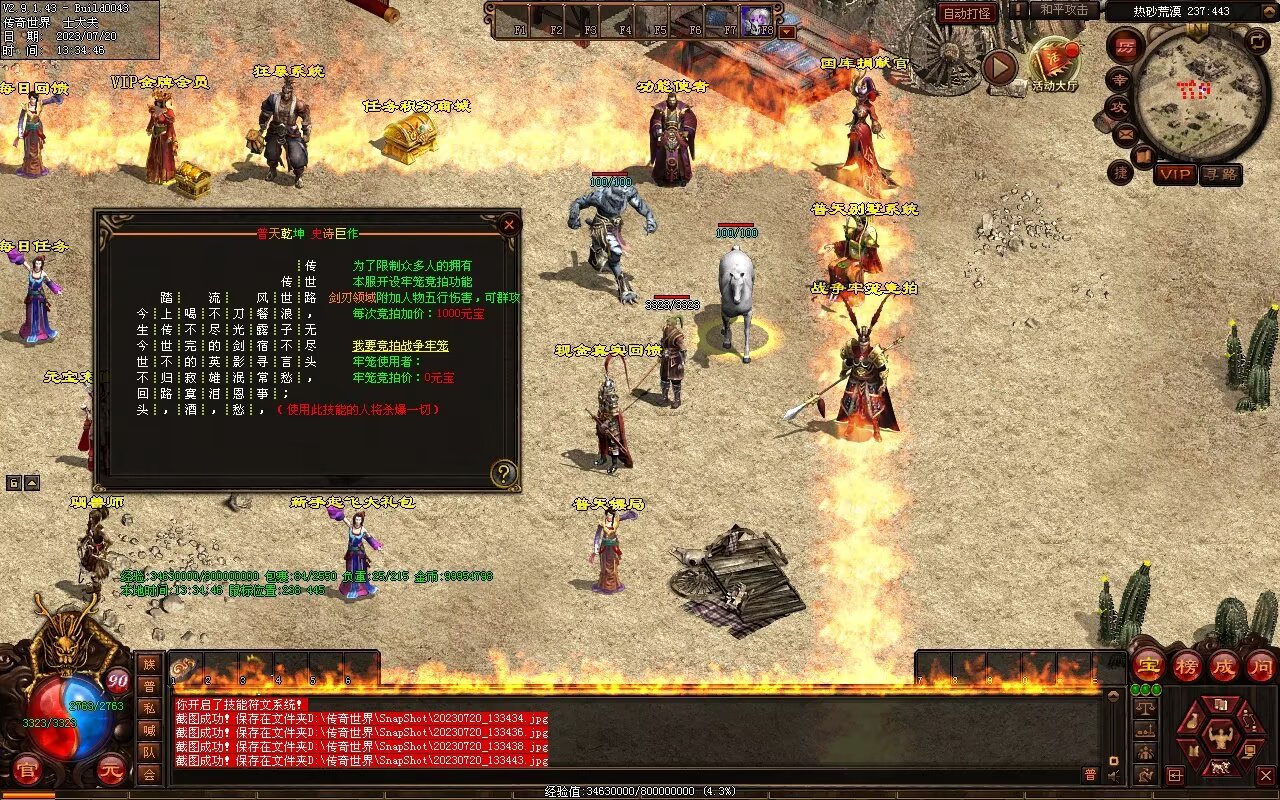
Task: Open the 捷 shortcut button near the minimap
Action: tap(1120, 172)
